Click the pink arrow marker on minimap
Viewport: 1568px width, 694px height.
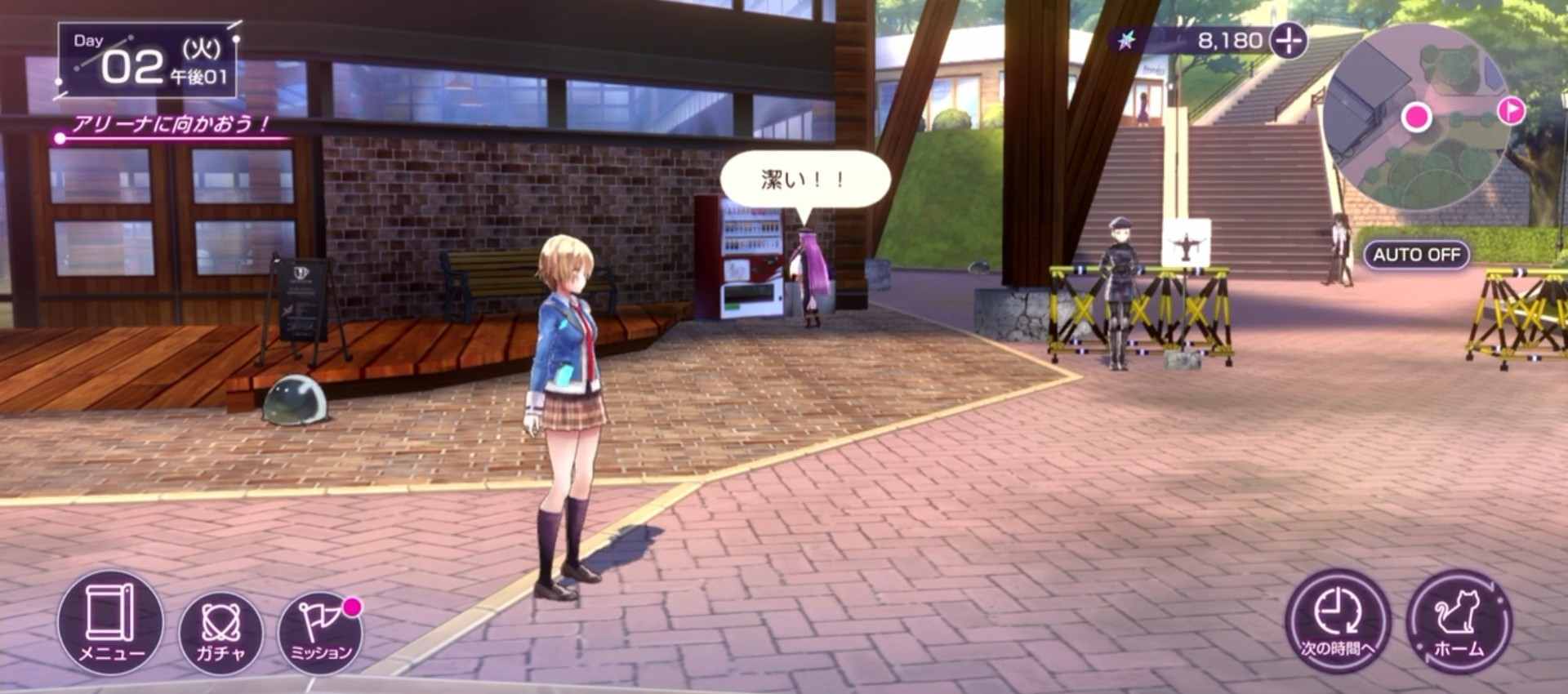pos(1512,110)
